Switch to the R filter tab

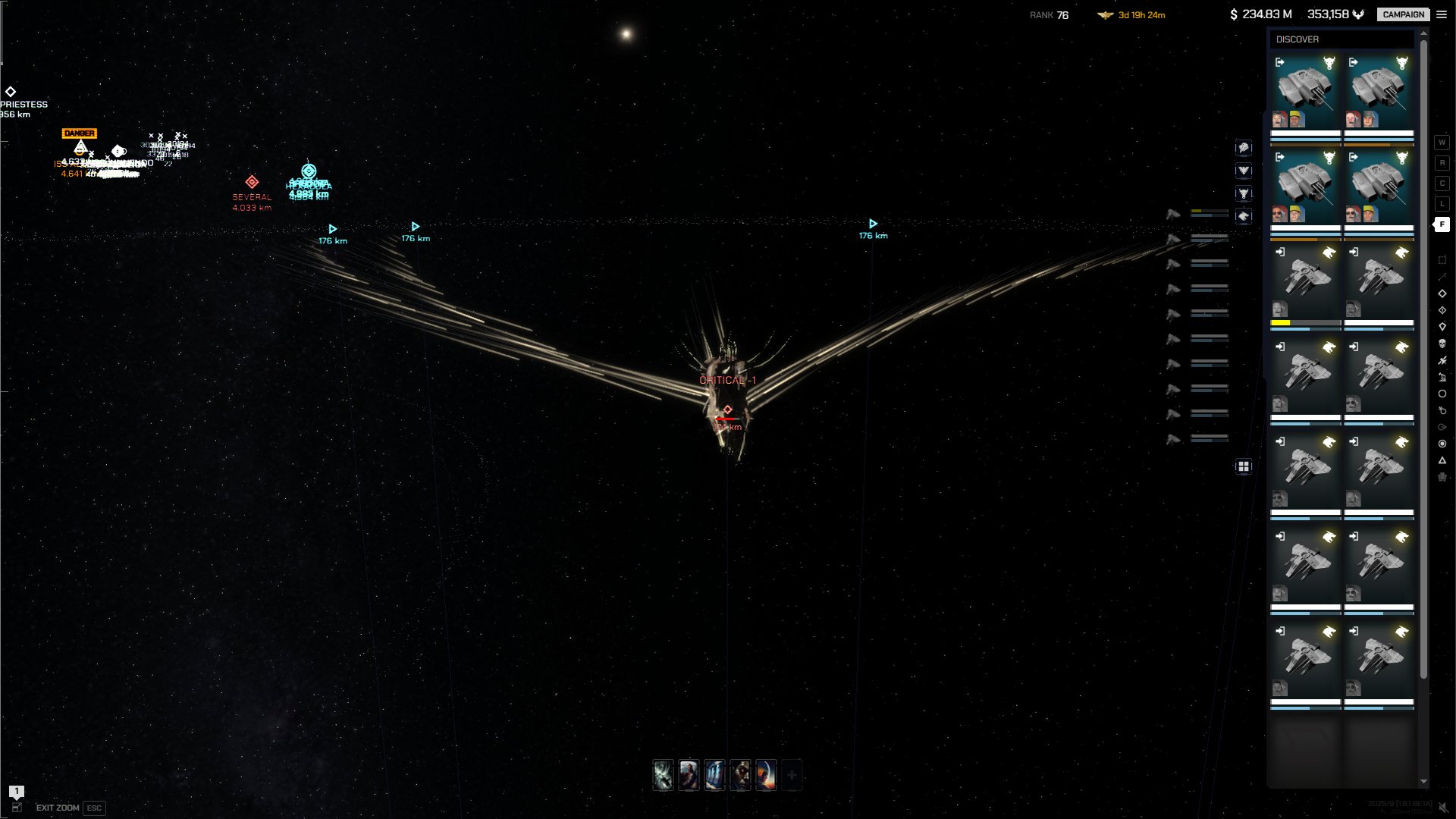(x=1442, y=163)
